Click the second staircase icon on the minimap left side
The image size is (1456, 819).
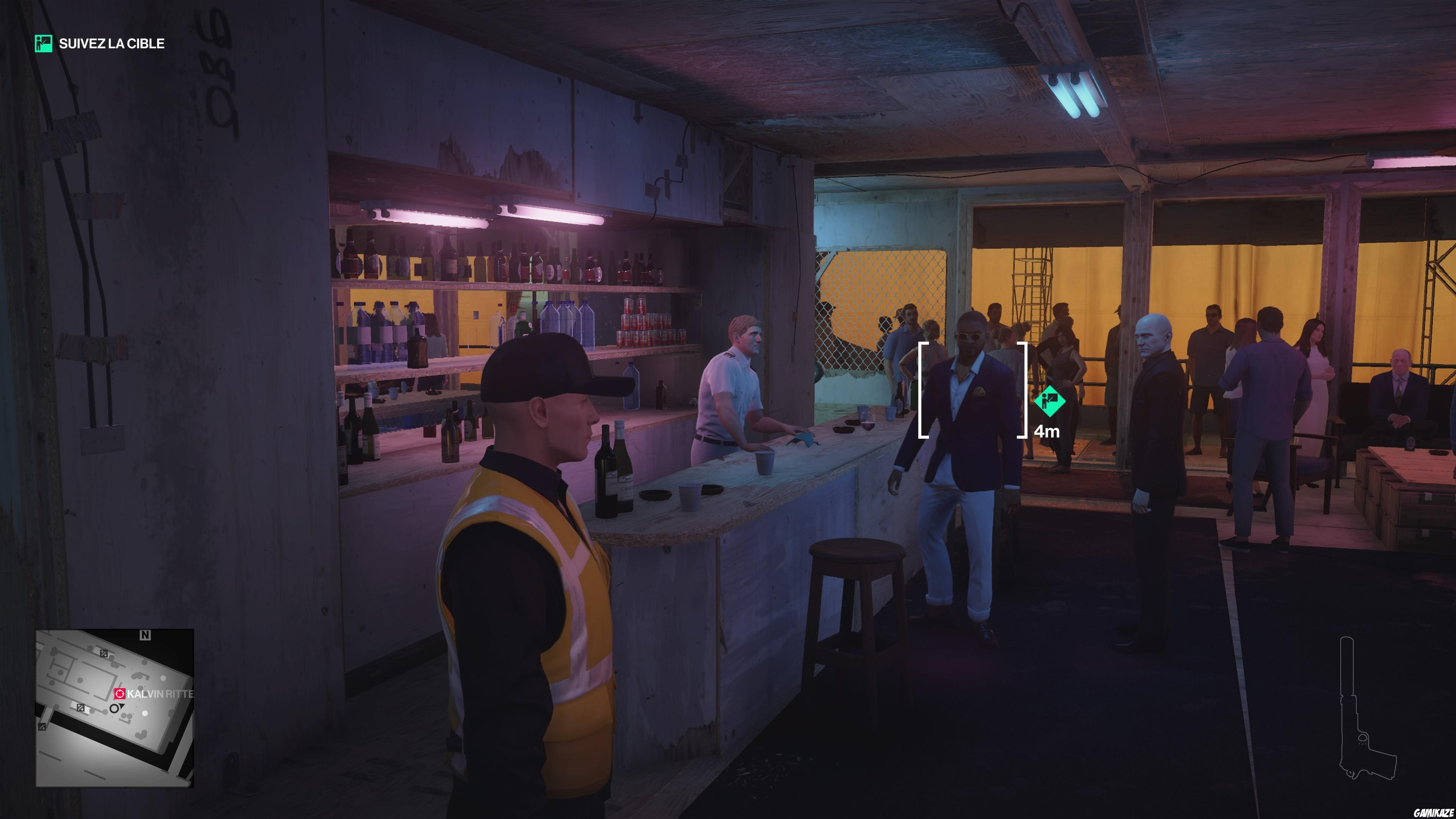pyautogui.click(x=81, y=708)
